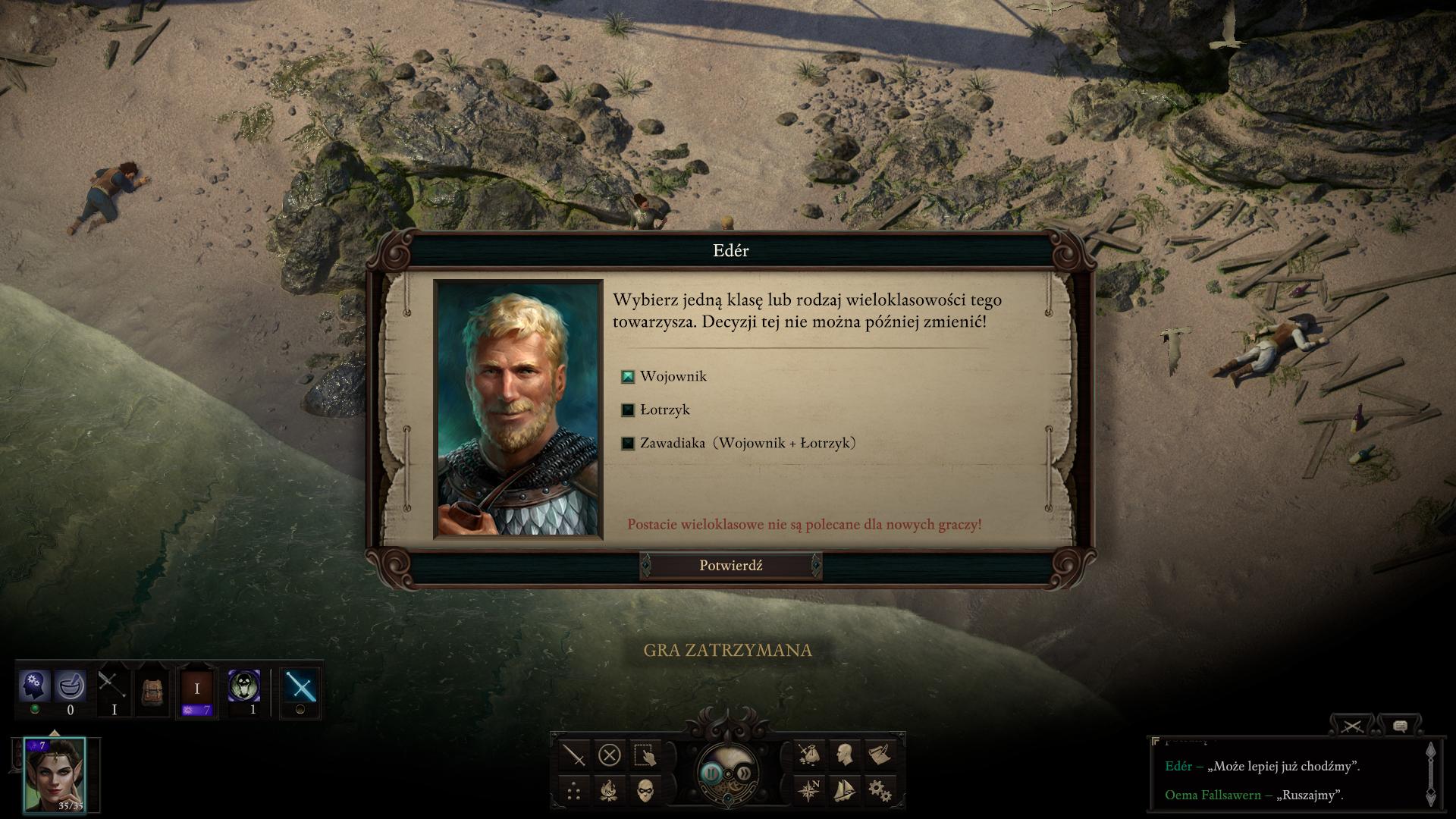
Task: Pick the Zawadiaka multiclass option
Action: [628, 443]
